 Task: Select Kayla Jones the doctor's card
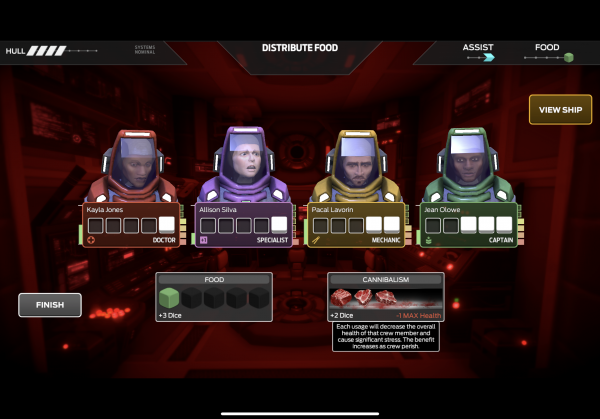point(131,224)
